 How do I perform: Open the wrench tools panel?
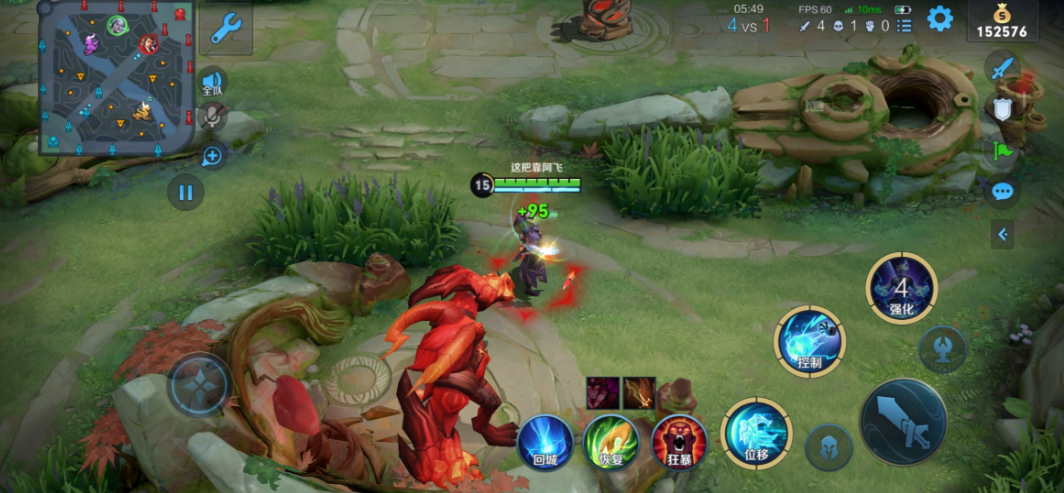[225, 28]
